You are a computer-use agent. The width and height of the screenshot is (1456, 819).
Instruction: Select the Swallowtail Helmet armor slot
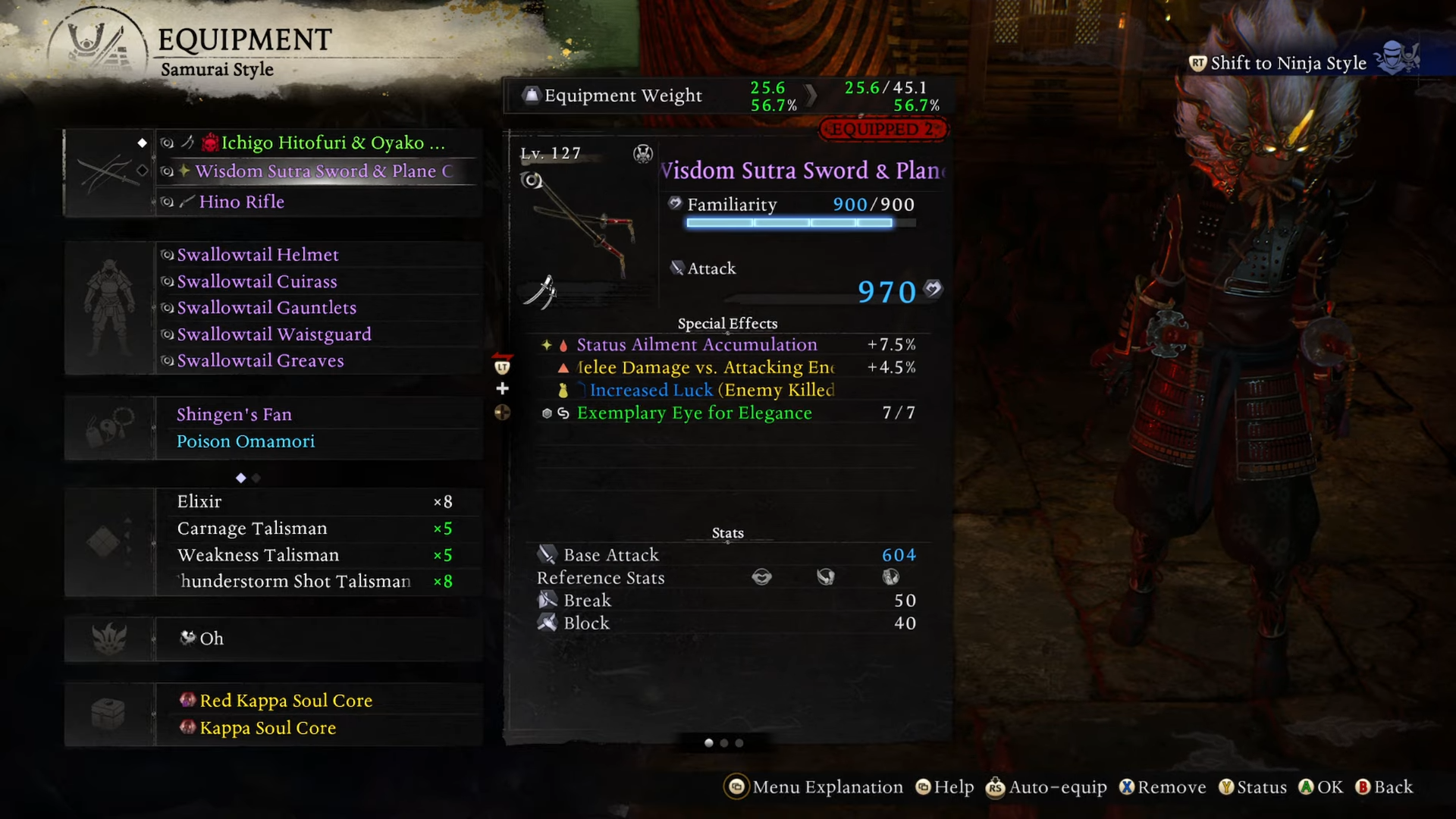[258, 255]
